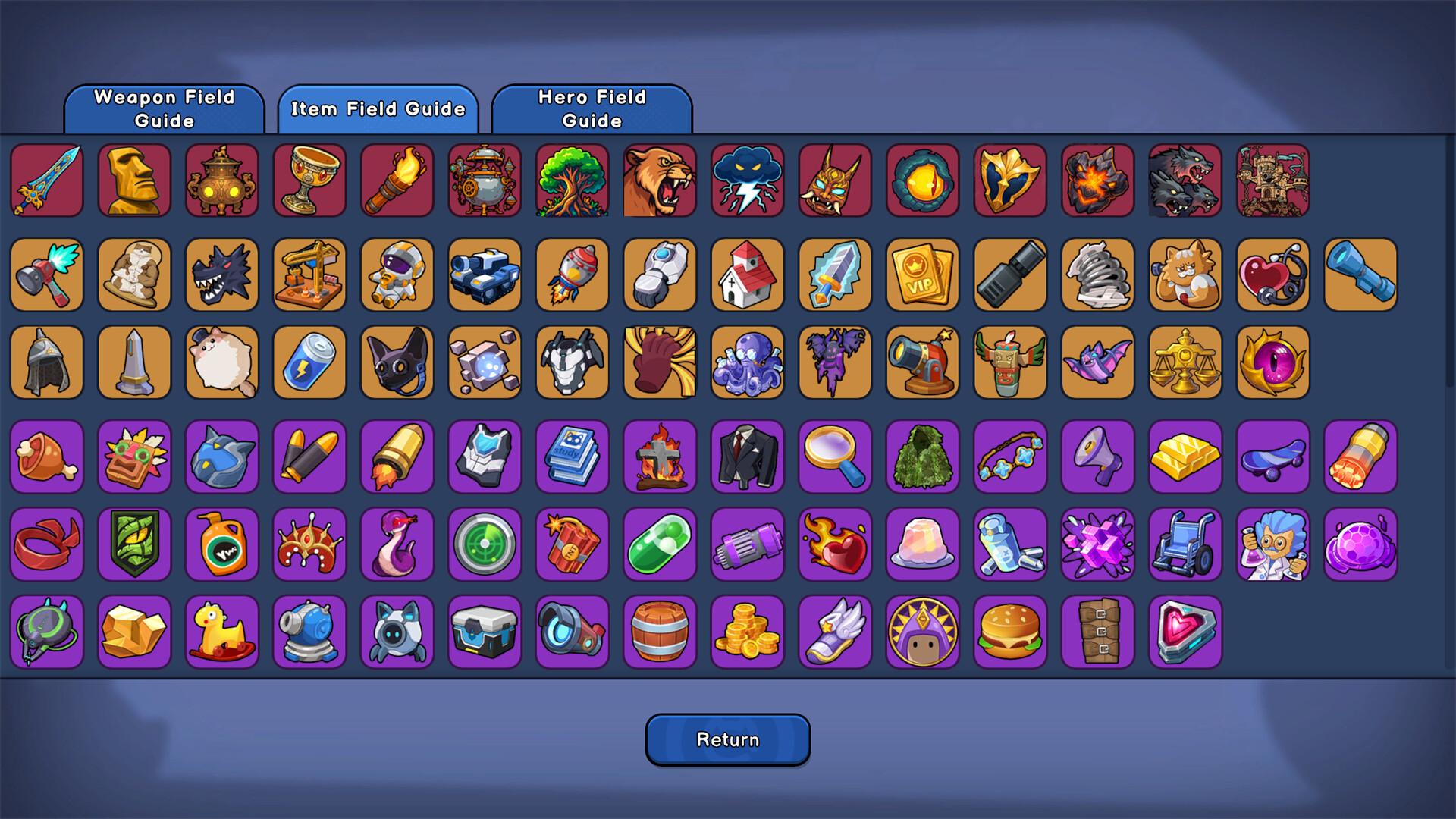Screen dimensions: 1456x819
Task: Open the storm cloud entry
Action: pos(747,182)
